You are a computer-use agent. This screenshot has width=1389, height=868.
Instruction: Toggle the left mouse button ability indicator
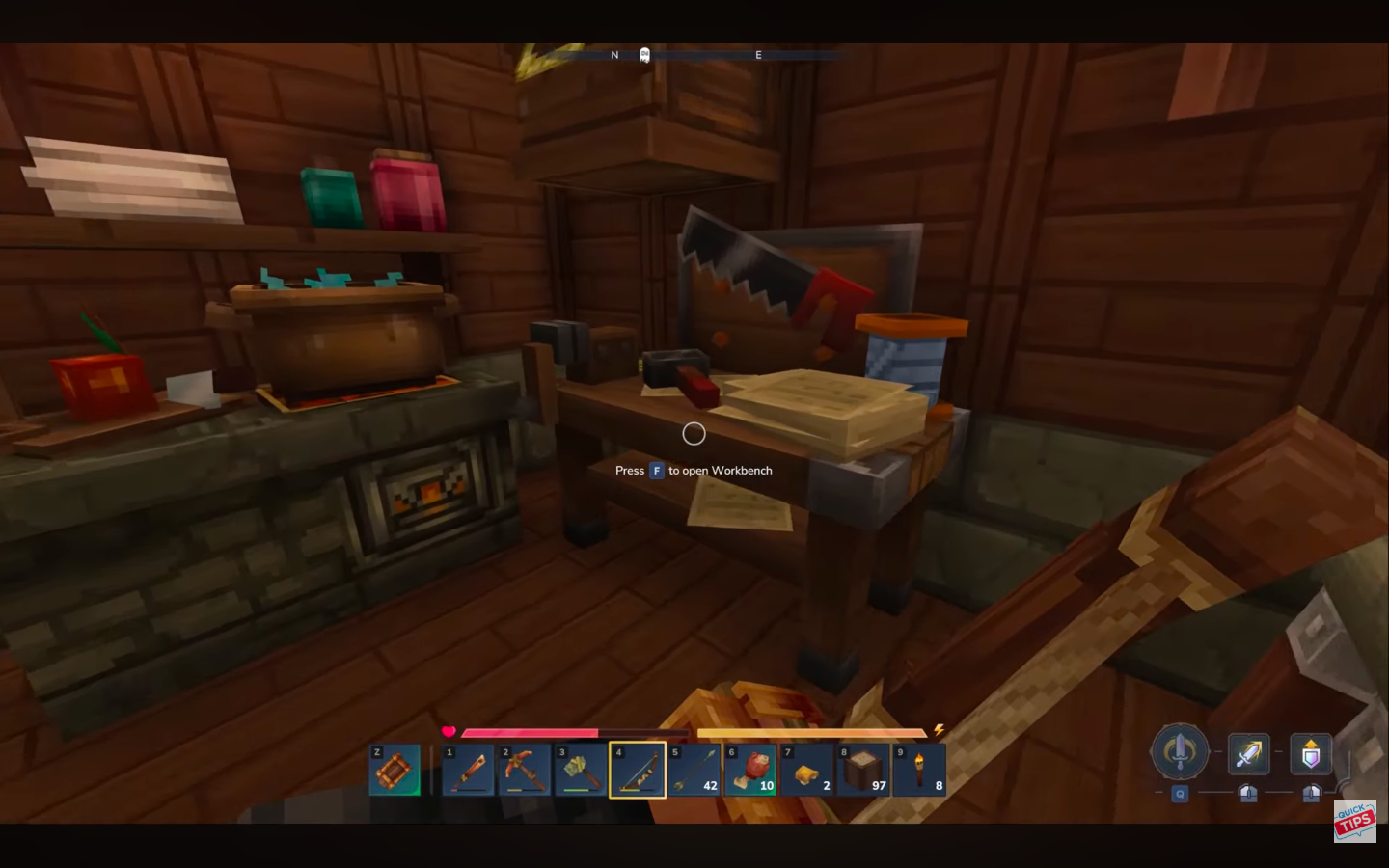pyautogui.click(x=1248, y=795)
